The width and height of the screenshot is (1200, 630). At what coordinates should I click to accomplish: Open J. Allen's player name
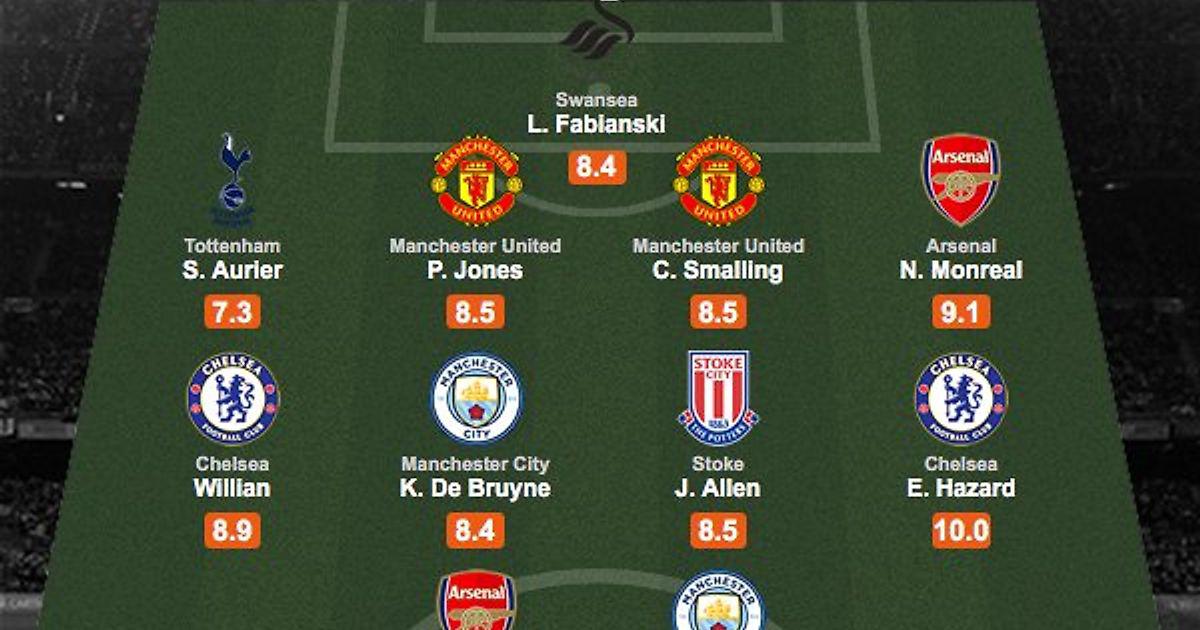[x=718, y=489]
